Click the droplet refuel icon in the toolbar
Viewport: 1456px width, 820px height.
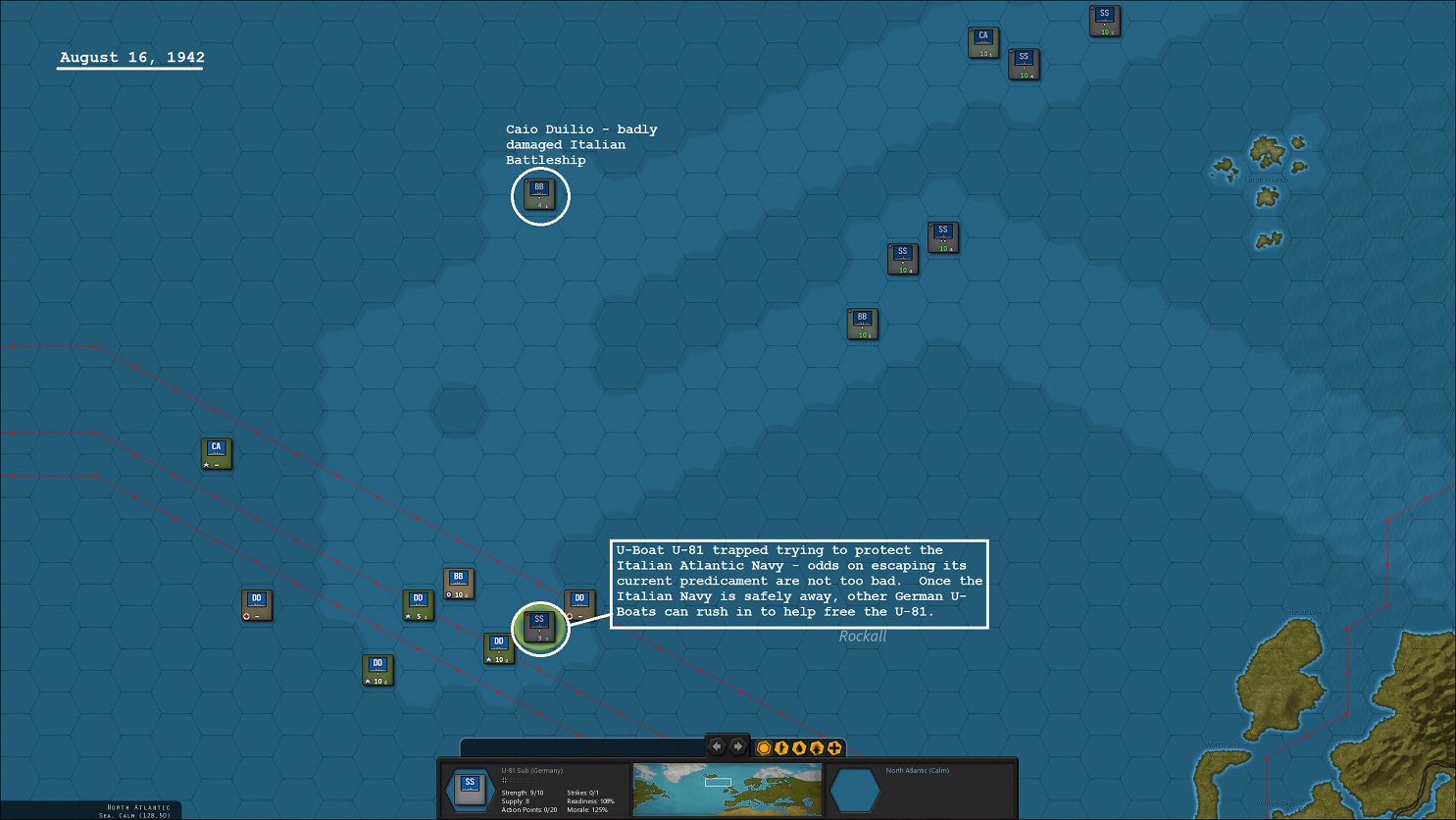(x=799, y=747)
